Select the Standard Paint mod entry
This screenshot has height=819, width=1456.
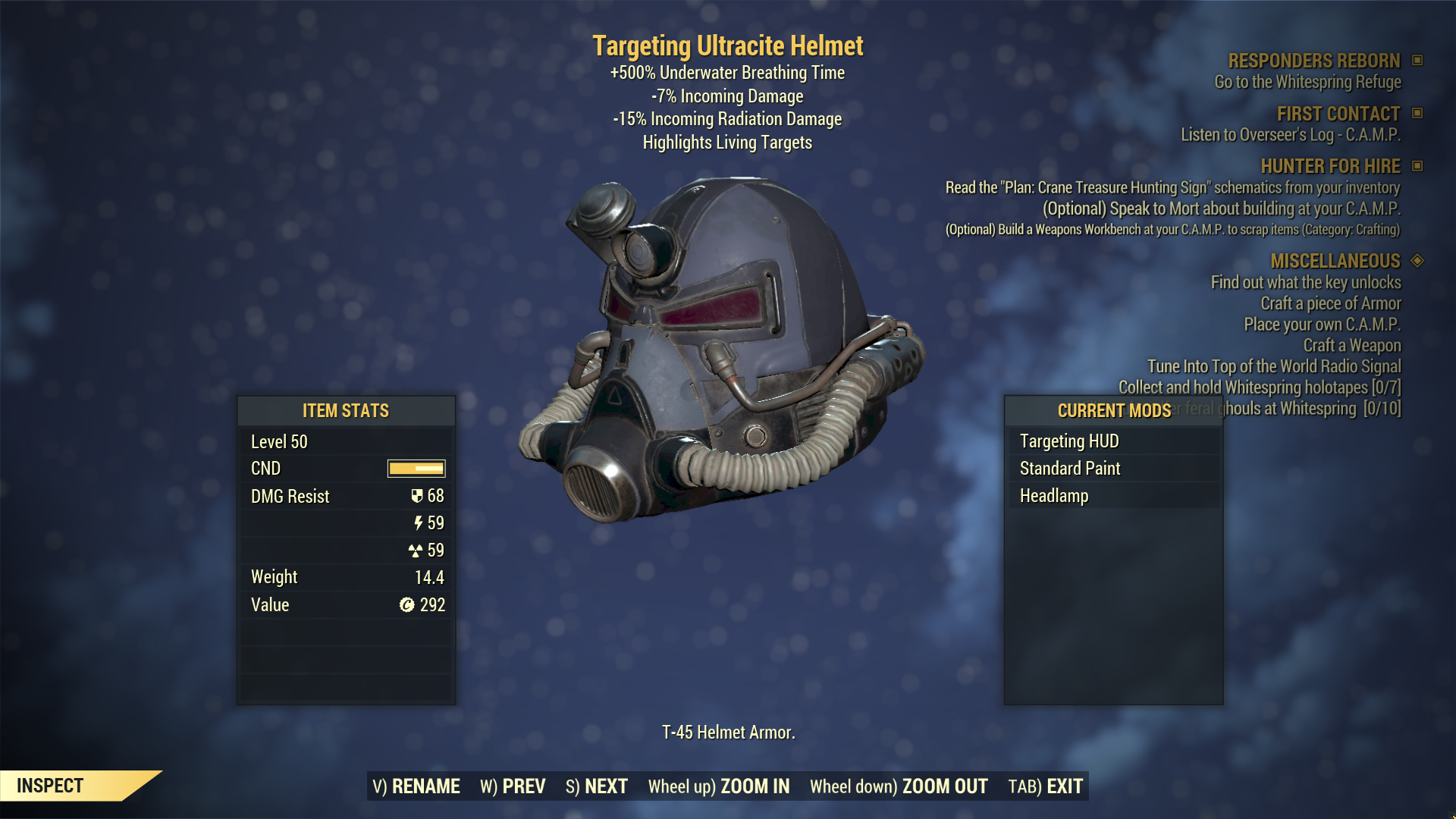point(1069,468)
